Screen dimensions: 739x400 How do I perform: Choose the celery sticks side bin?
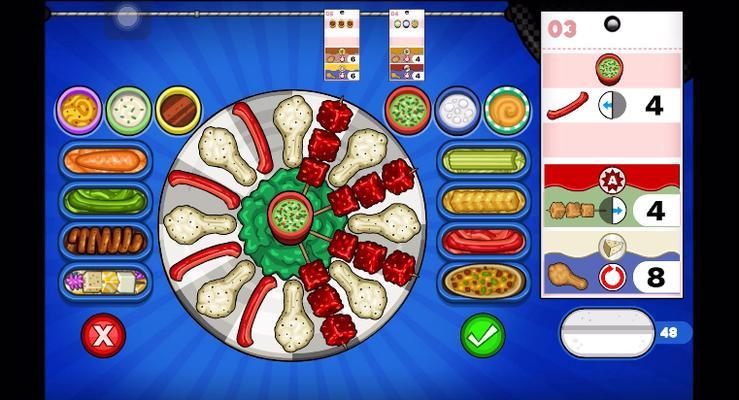(x=483, y=160)
